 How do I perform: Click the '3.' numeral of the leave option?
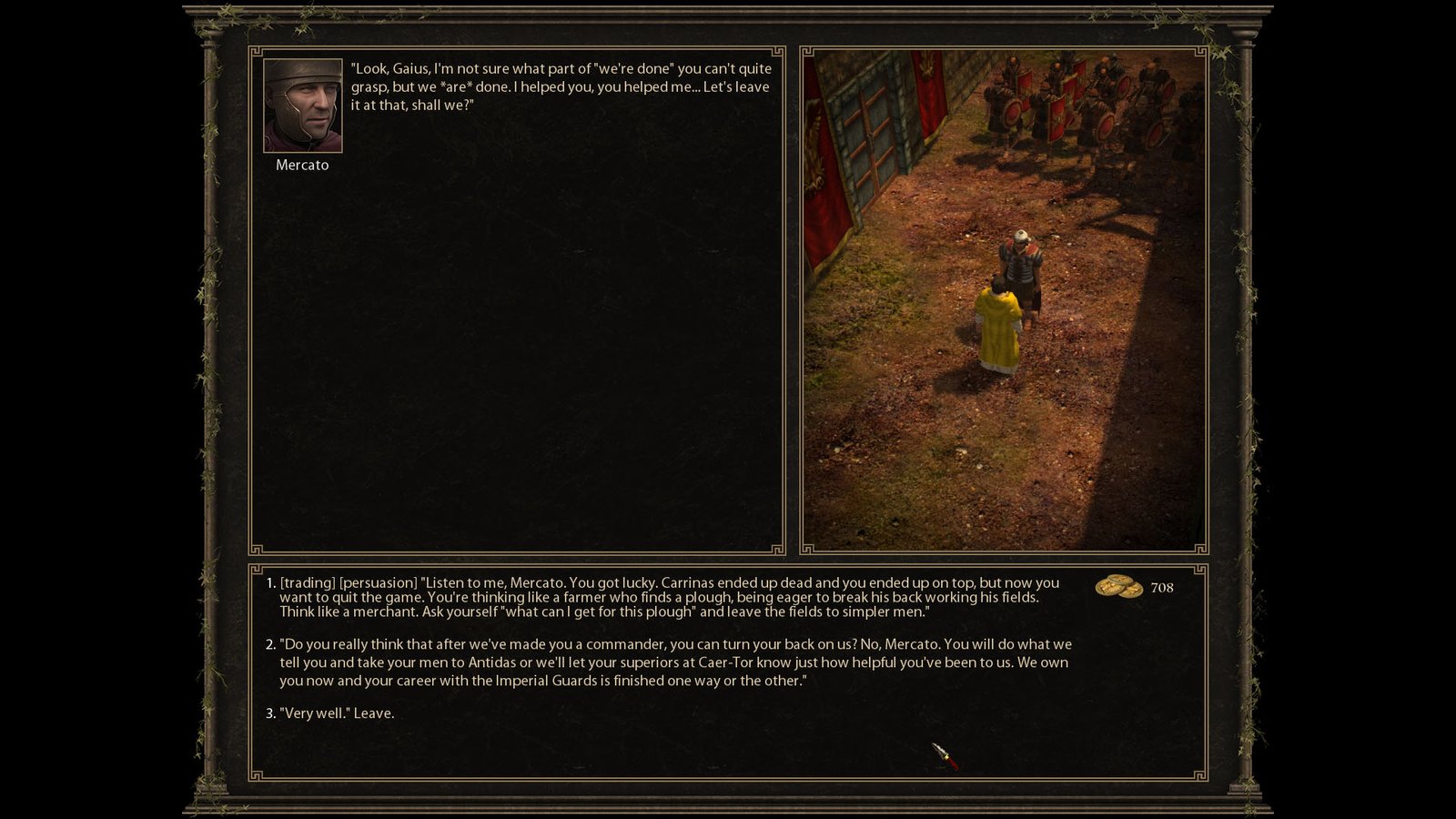tap(269, 715)
